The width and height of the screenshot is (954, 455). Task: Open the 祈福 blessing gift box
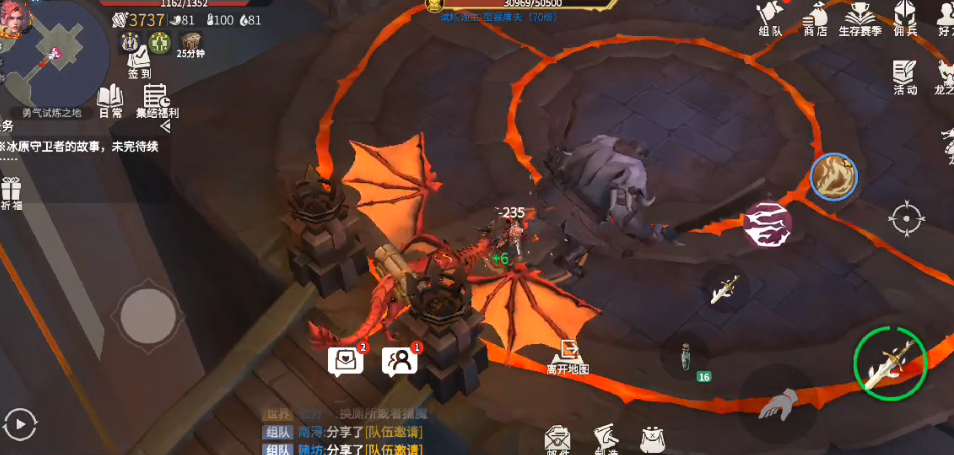(12, 192)
